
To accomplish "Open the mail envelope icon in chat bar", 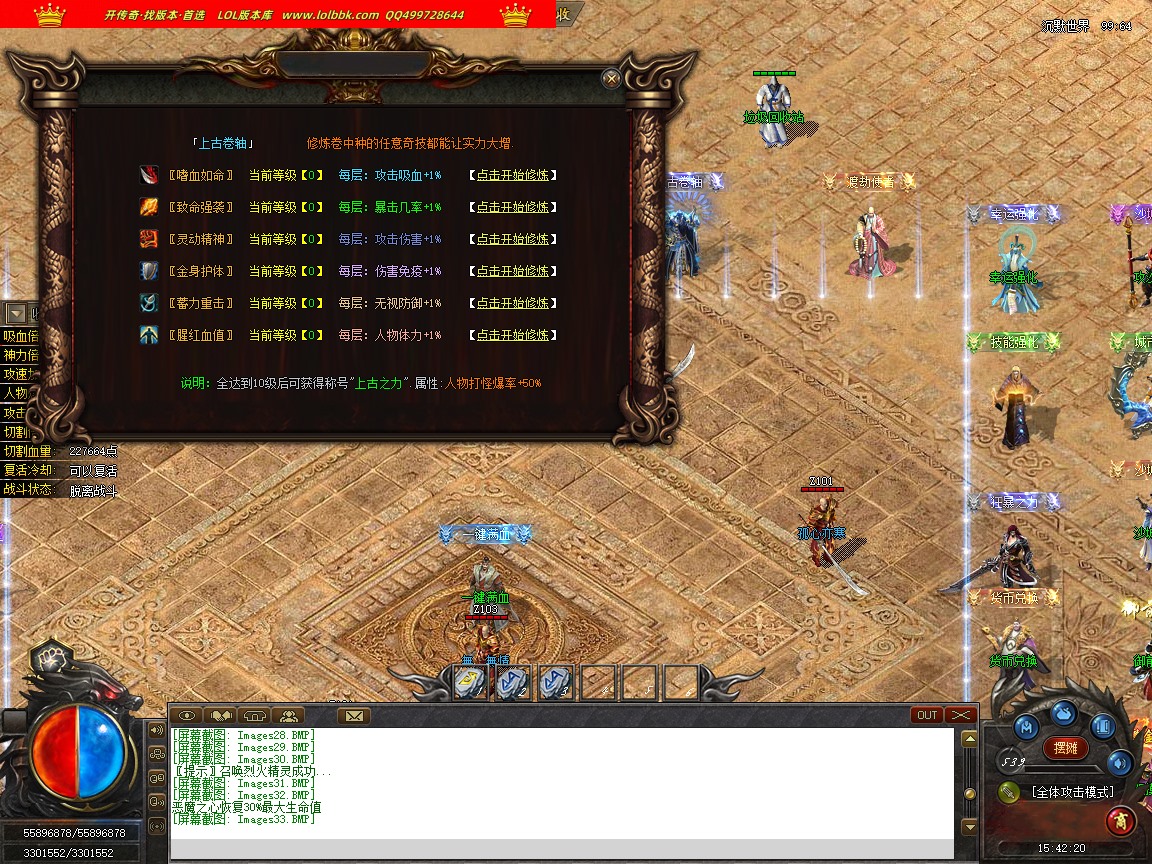I will click(x=353, y=716).
